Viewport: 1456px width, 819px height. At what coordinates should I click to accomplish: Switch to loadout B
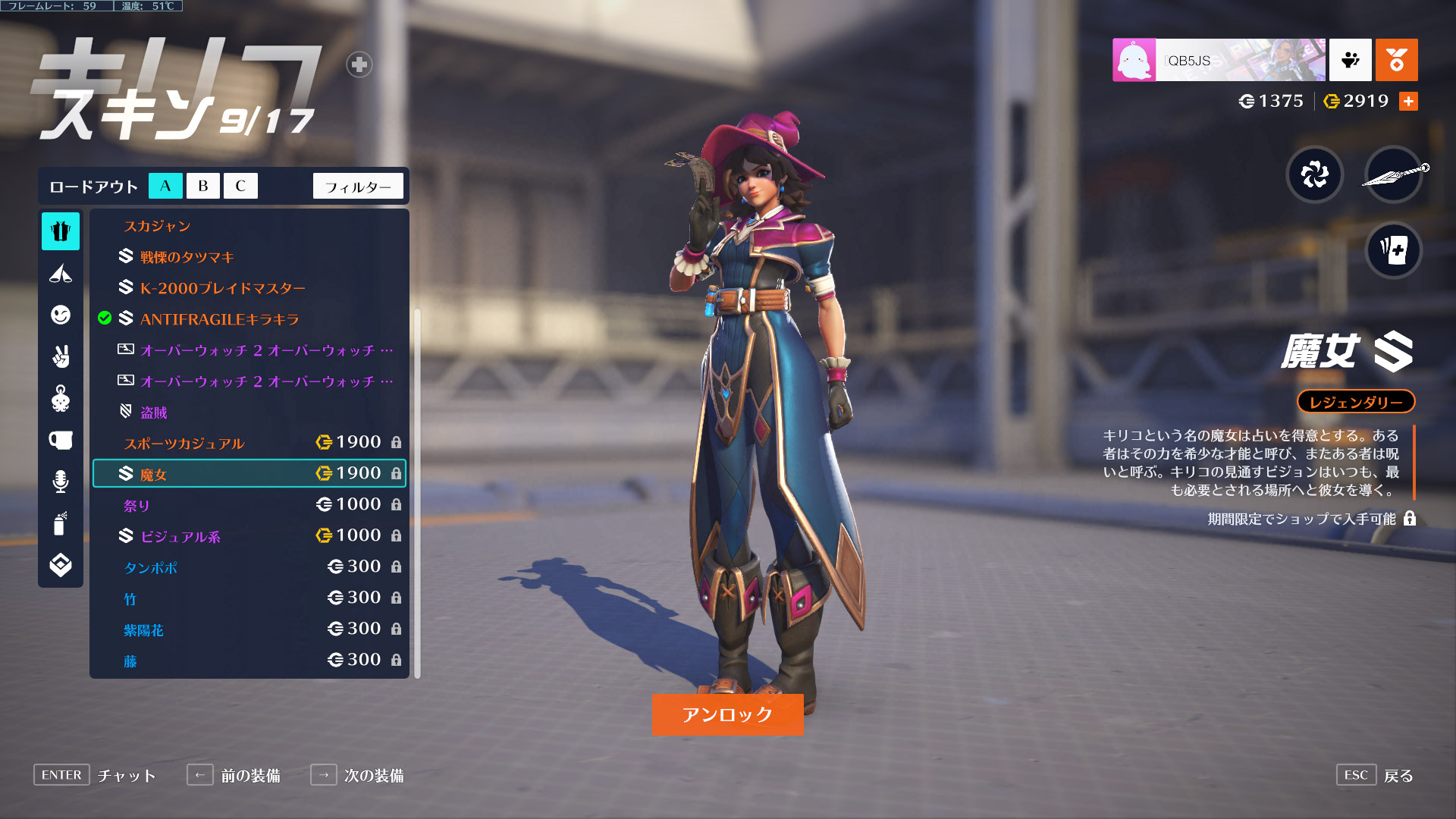[203, 186]
